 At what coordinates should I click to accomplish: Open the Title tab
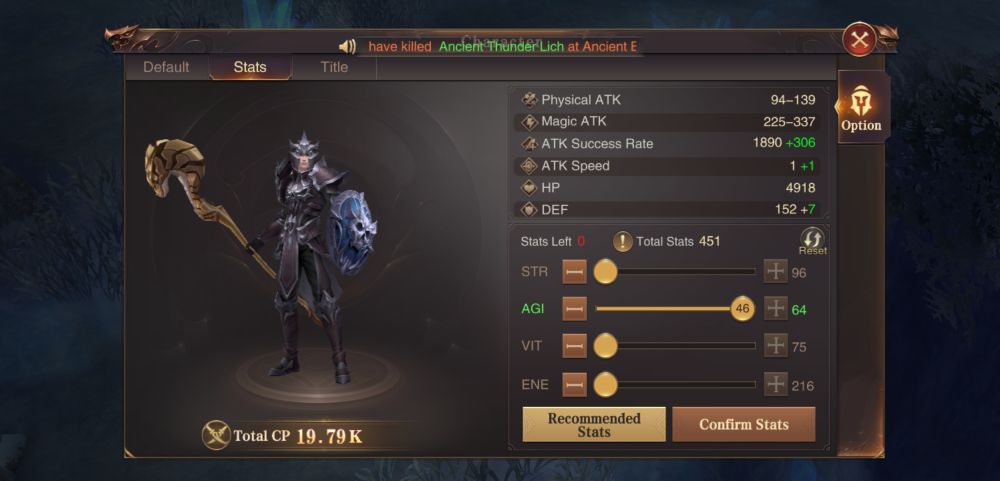pyautogui.click(x=334, y=67)
